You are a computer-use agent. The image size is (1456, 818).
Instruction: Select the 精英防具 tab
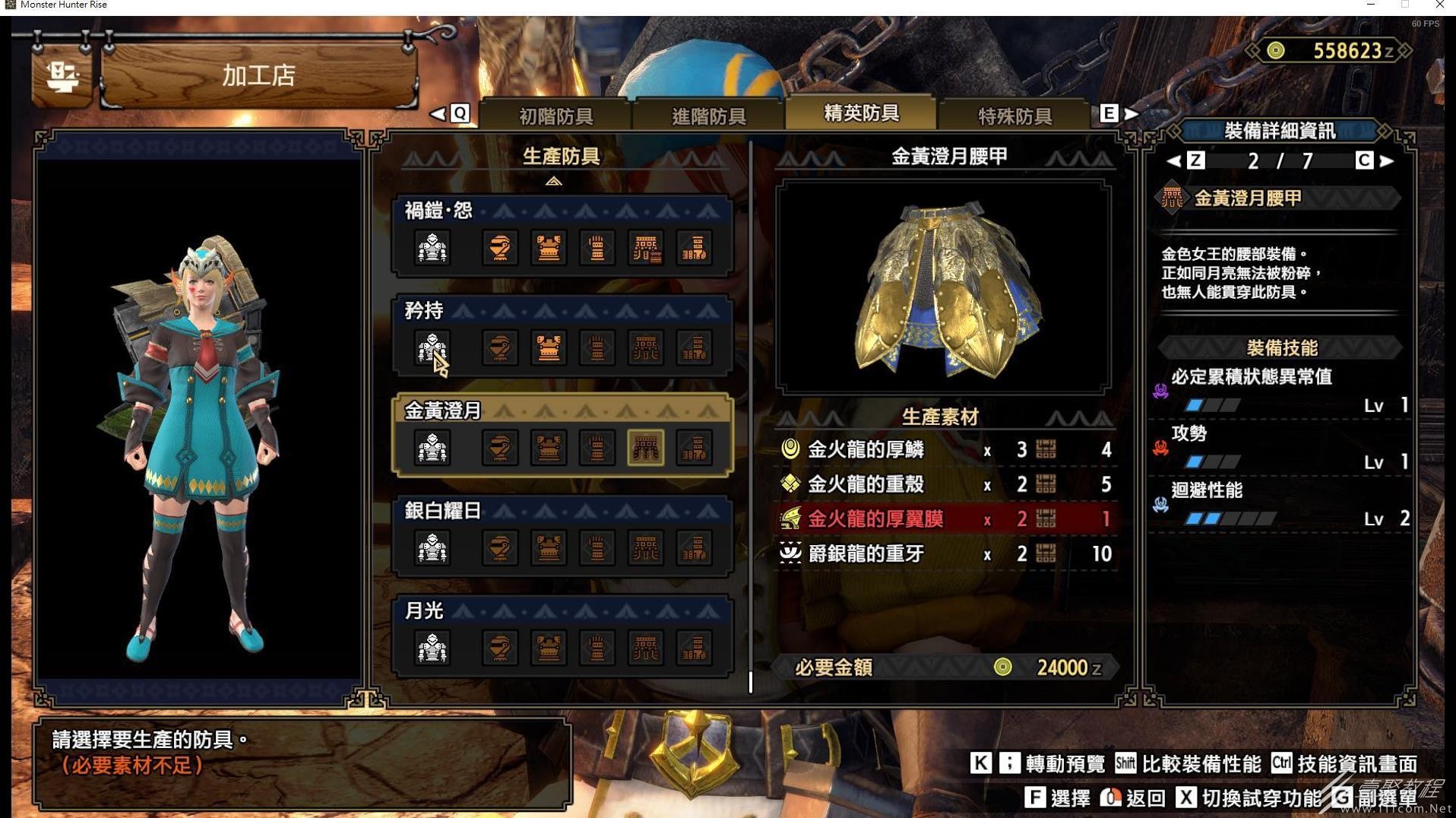861,113
